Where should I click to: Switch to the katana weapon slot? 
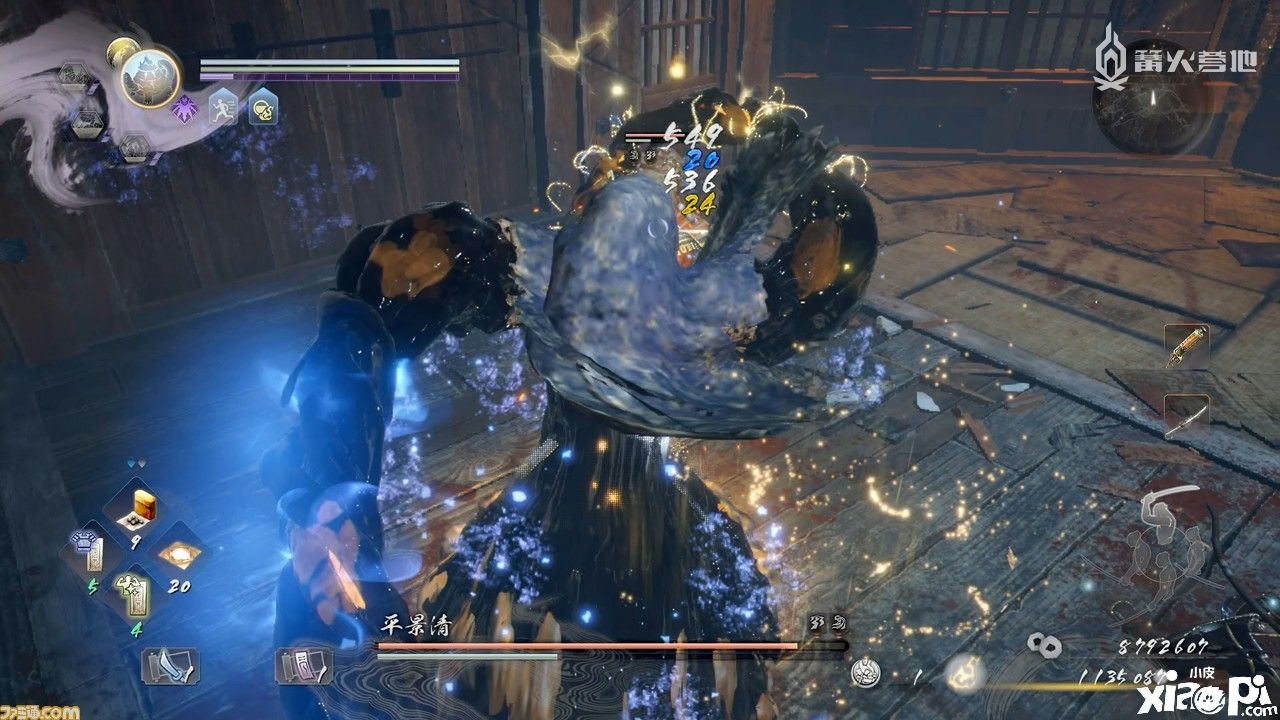coord(1187,415)
